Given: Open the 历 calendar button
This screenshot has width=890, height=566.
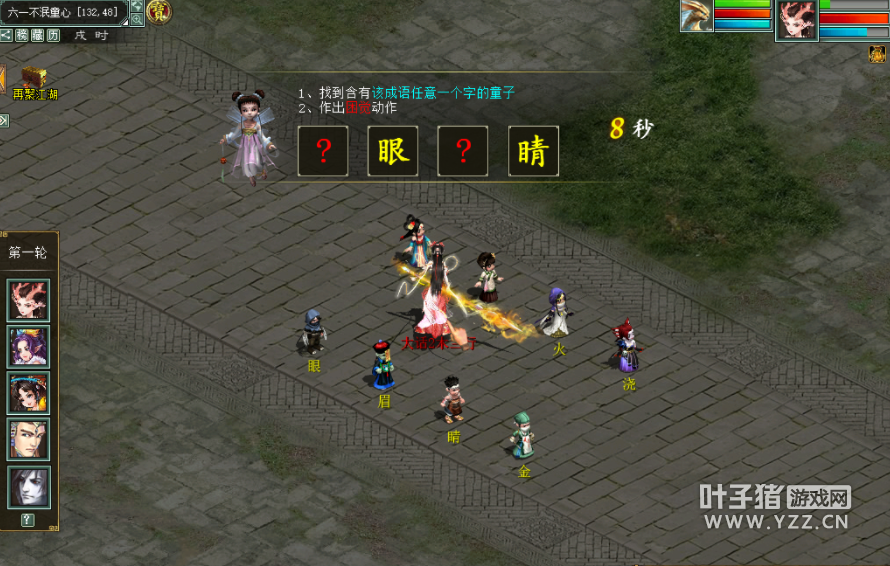Looking at the screenshot, I should [x=53, y=35].
